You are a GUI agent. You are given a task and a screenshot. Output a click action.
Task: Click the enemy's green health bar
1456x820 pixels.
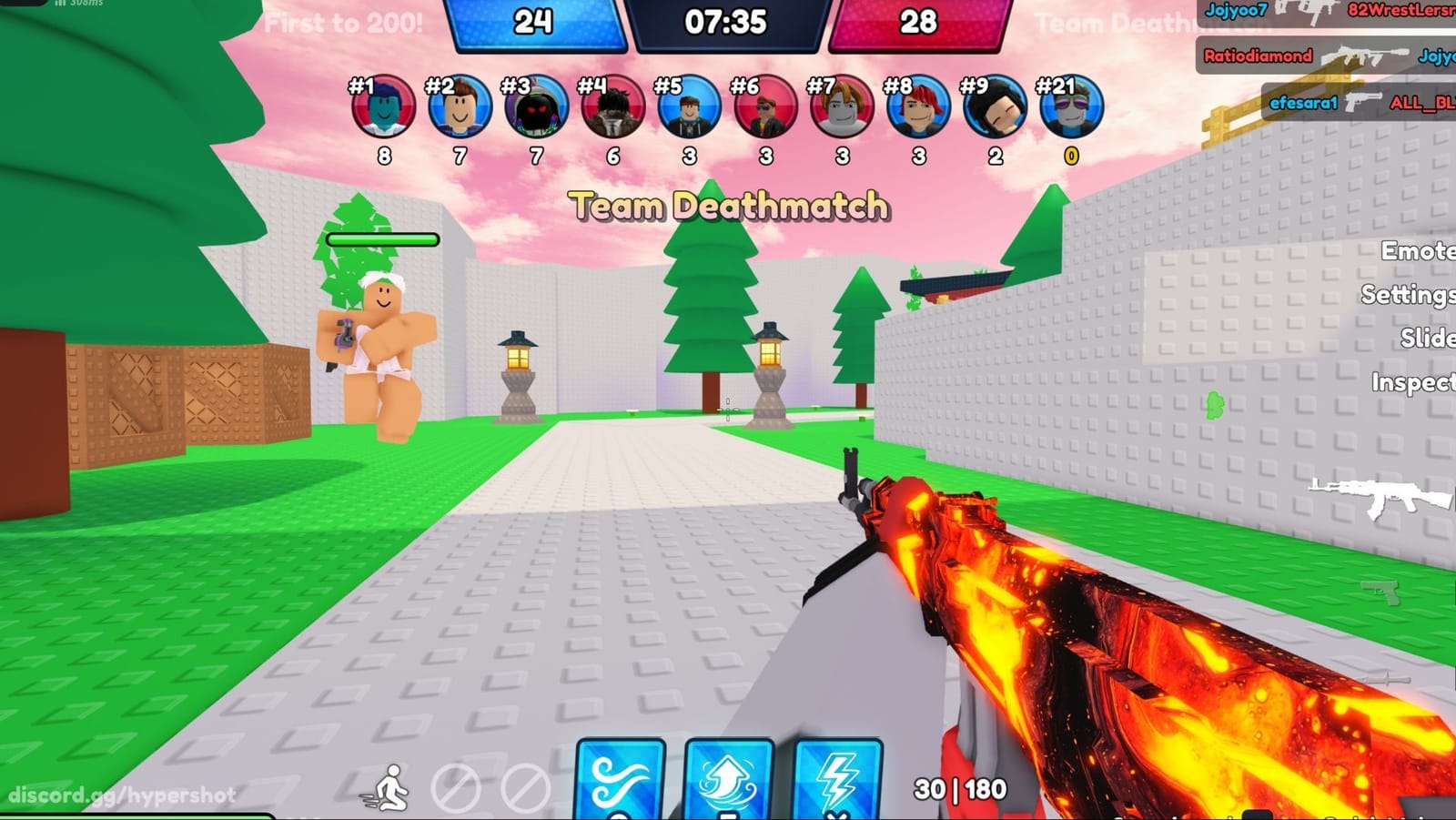pyautogui.click(x=381, y=239)
